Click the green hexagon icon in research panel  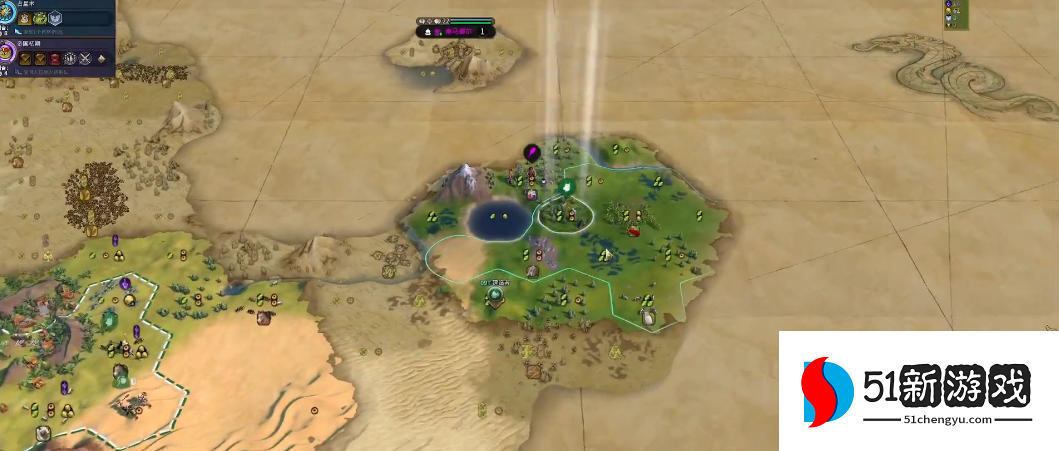coord(40,18)
